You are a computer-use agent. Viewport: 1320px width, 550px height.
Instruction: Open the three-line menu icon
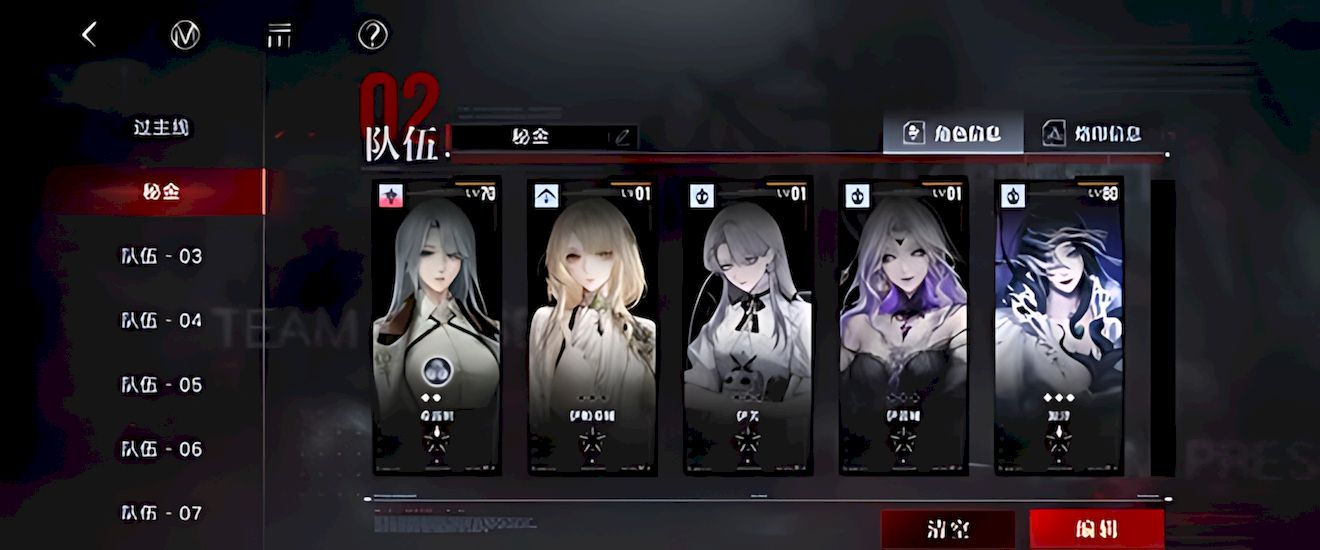278,35
